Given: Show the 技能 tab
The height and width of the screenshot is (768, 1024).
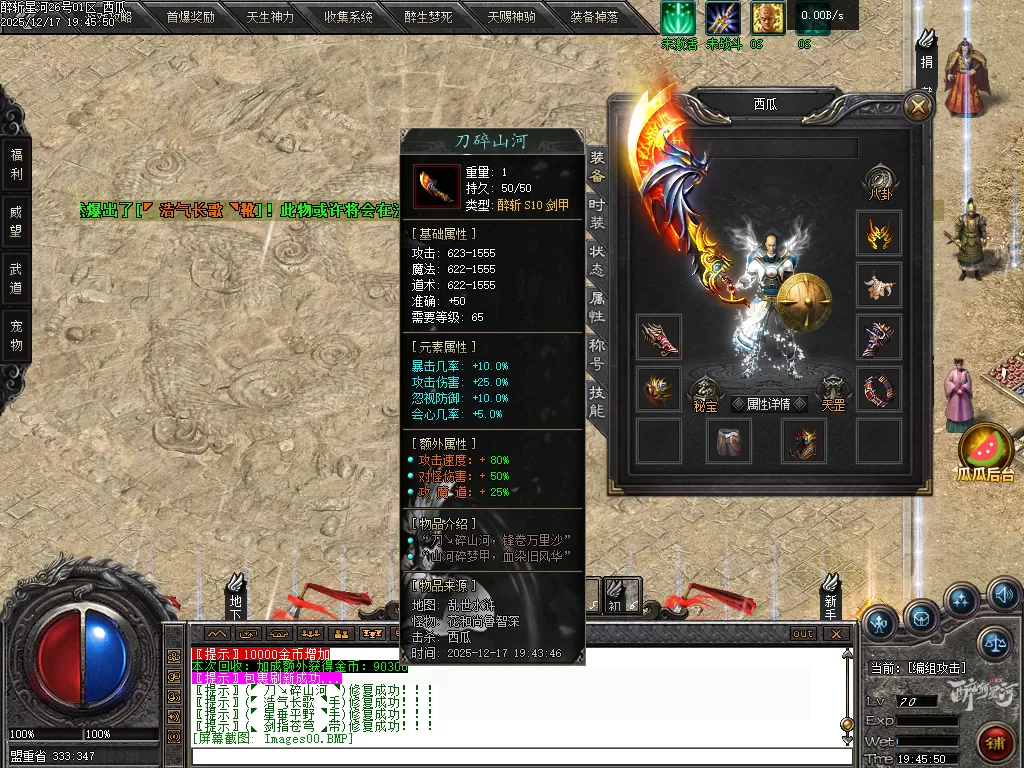Looking at the screenshot, I should (x=597, y=400).
